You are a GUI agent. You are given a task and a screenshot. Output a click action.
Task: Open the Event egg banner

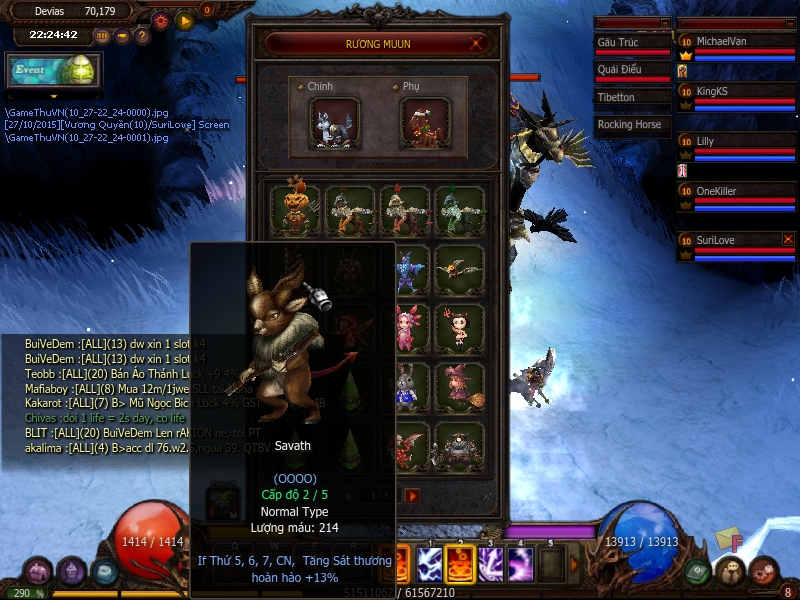(52, 70)
